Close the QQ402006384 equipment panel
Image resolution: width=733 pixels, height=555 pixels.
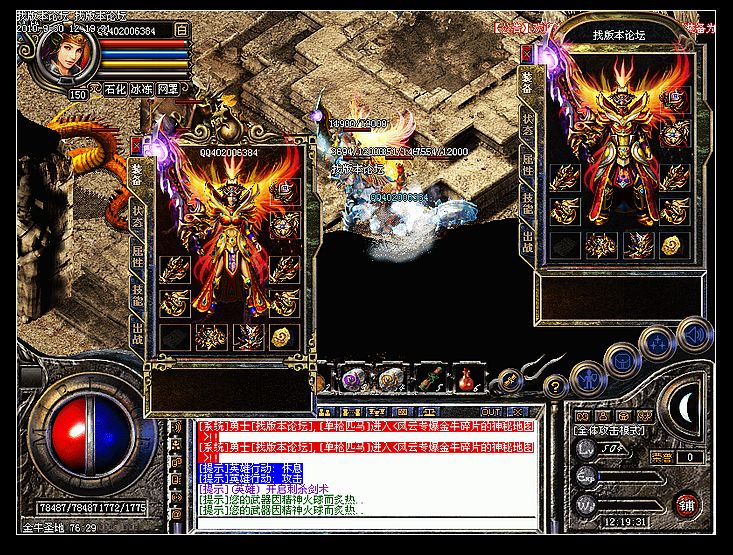tap(137, 145)
